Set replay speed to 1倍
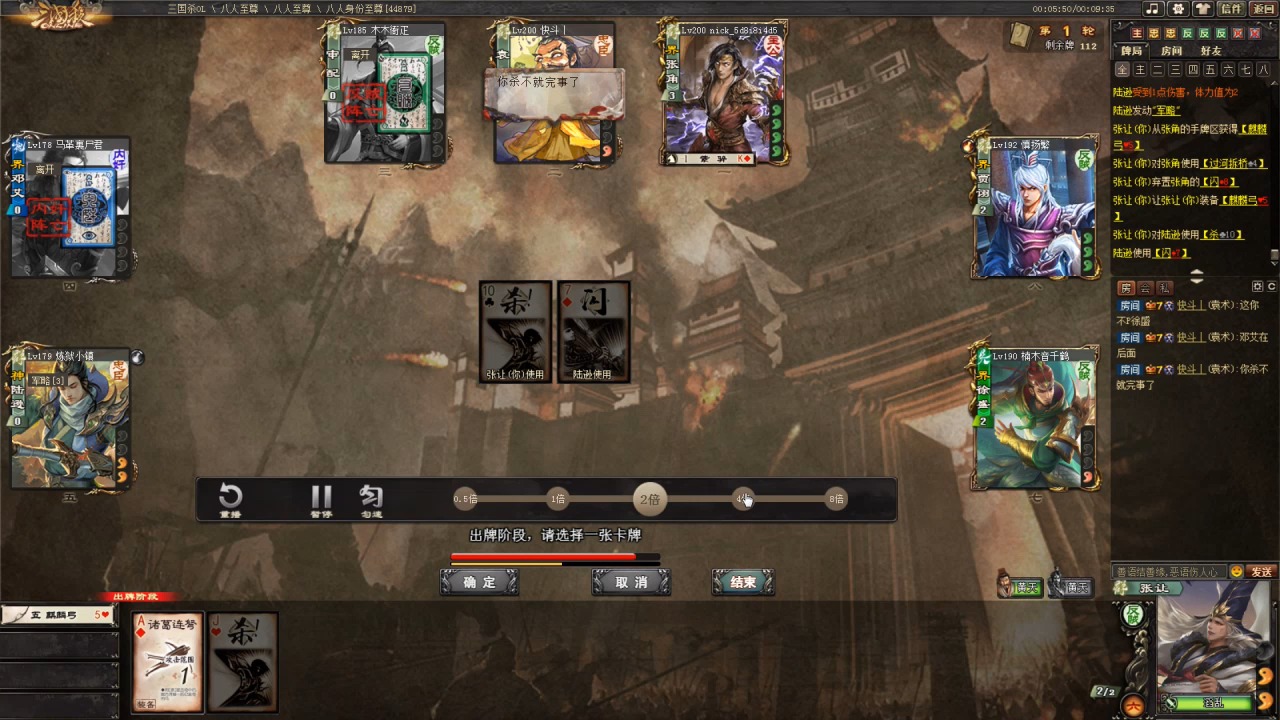This screenshot has width=1280, height=720. pyautogui.click(x=557, y=499)
